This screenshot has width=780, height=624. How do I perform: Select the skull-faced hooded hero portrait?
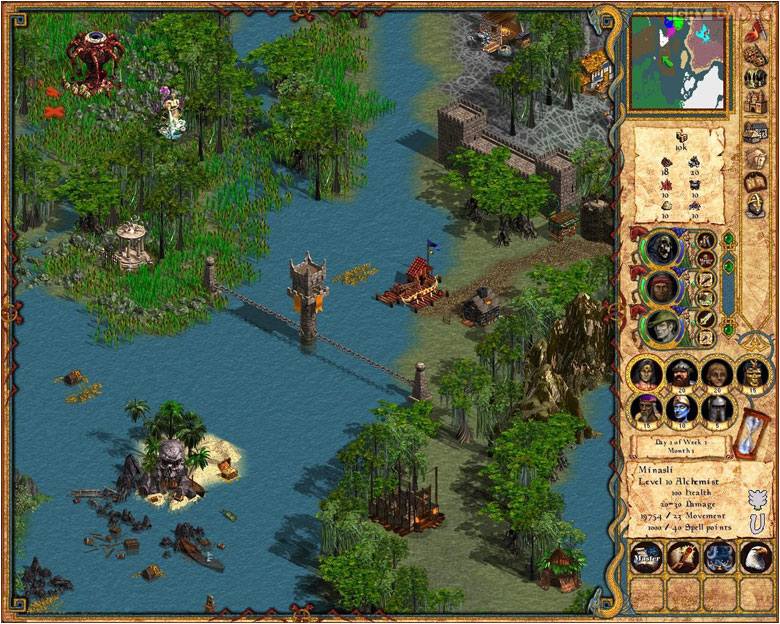(660, 246)
